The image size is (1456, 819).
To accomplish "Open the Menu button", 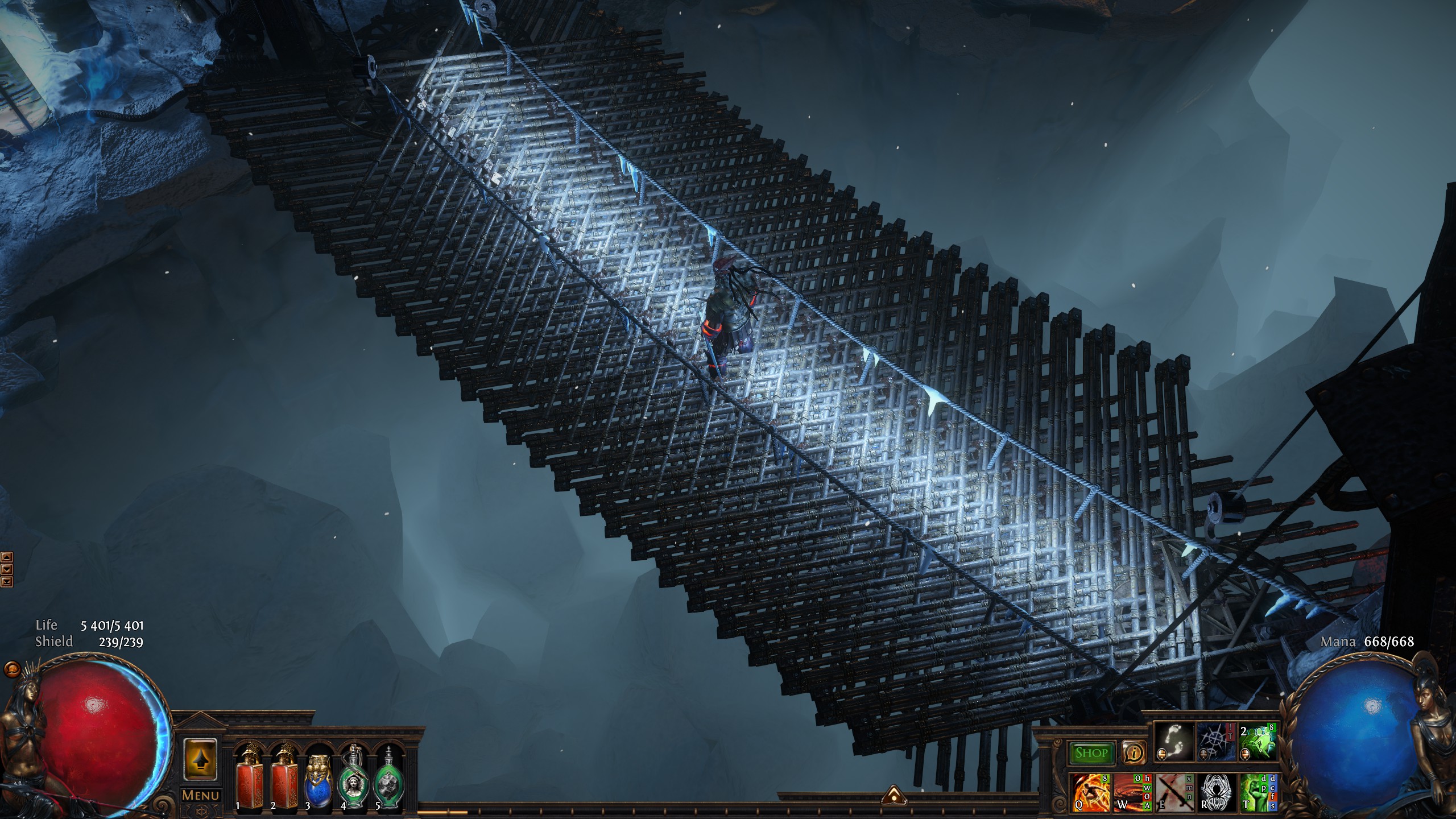I will click(x=200, y=795).
